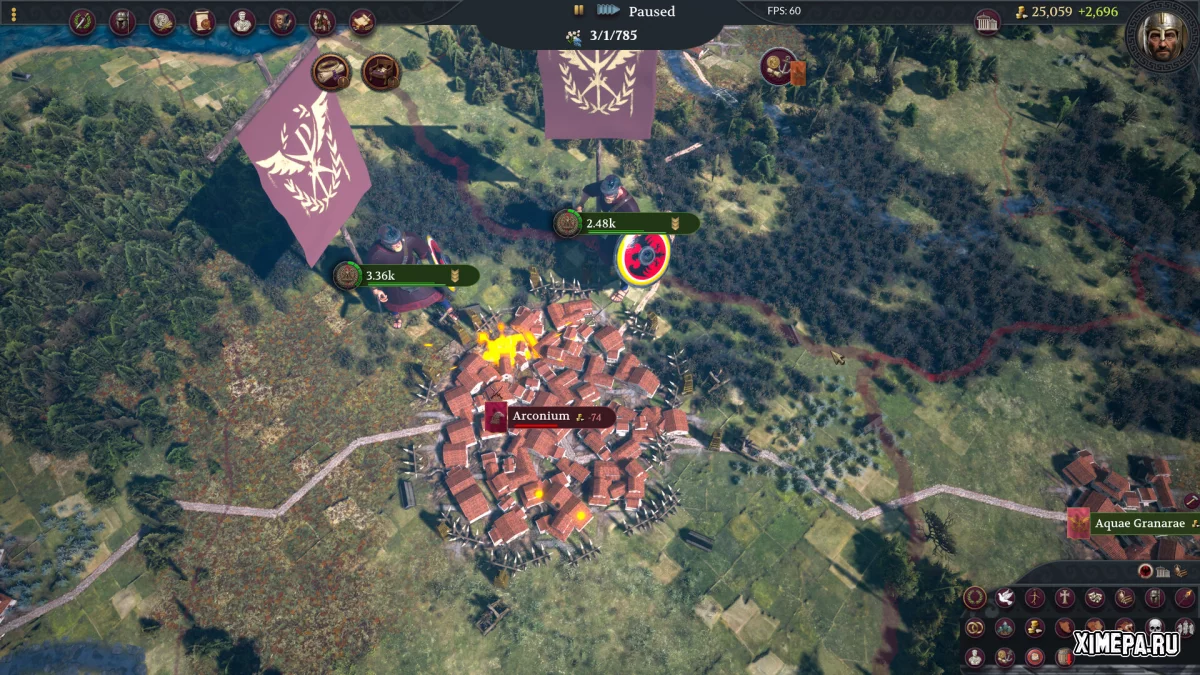This screenshot has height=675, width=1200.
Task: Open the coin and wheat economy panel
Action: point(162,22)
